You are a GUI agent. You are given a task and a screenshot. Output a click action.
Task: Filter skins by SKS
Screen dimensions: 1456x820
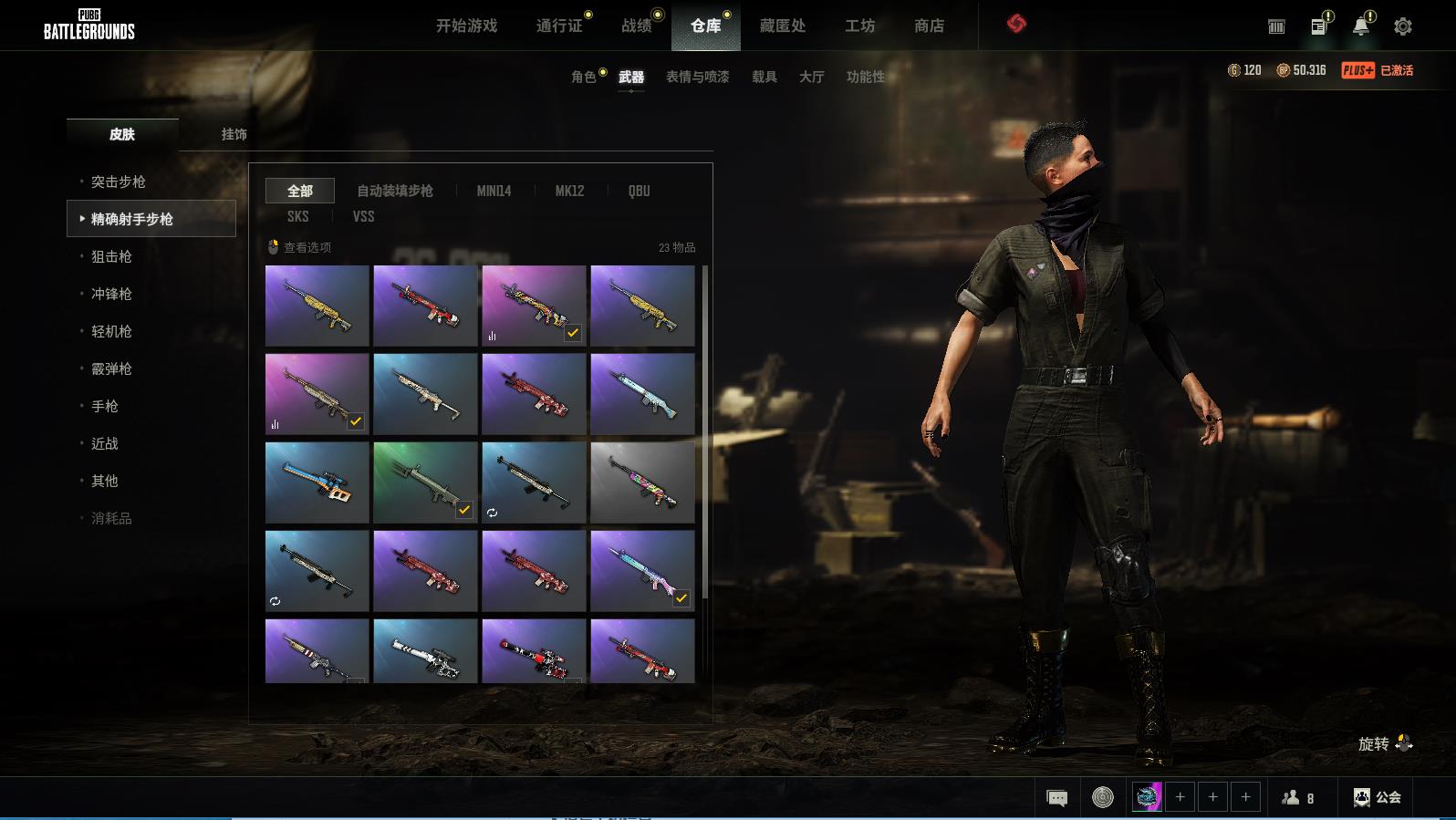point(297,216)
